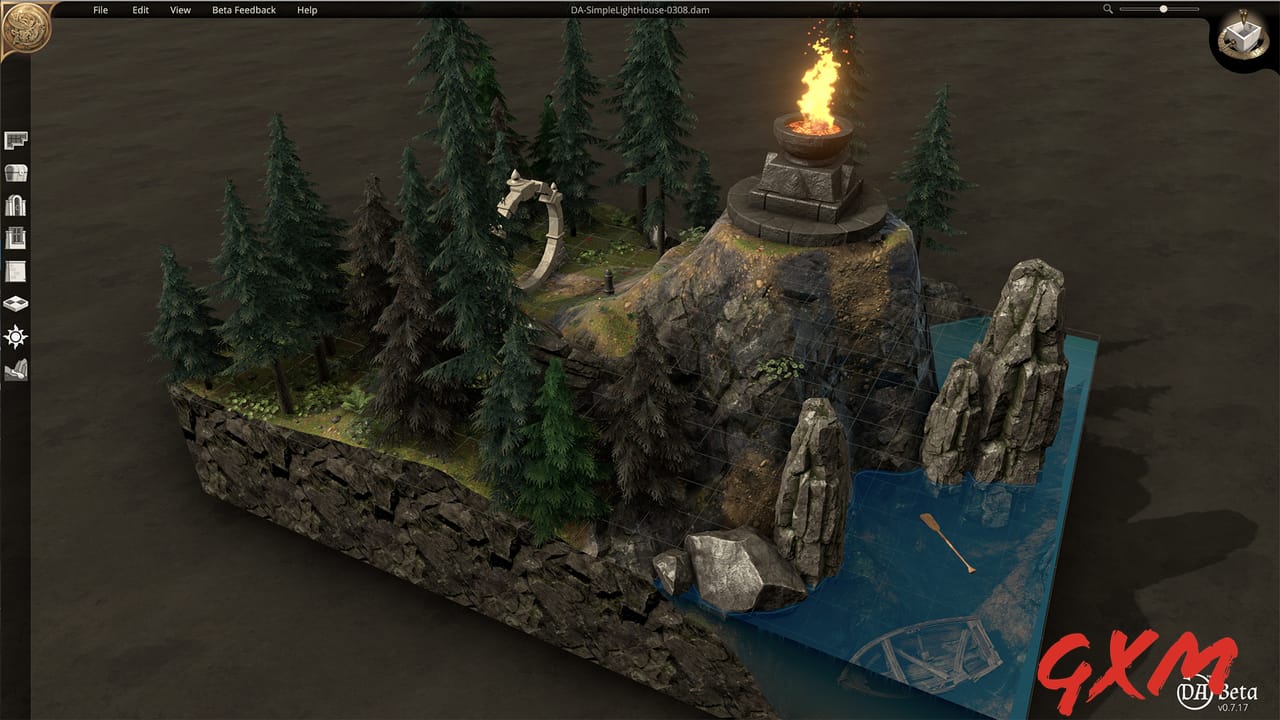Select the room floorplan tool

coord(14,141)
